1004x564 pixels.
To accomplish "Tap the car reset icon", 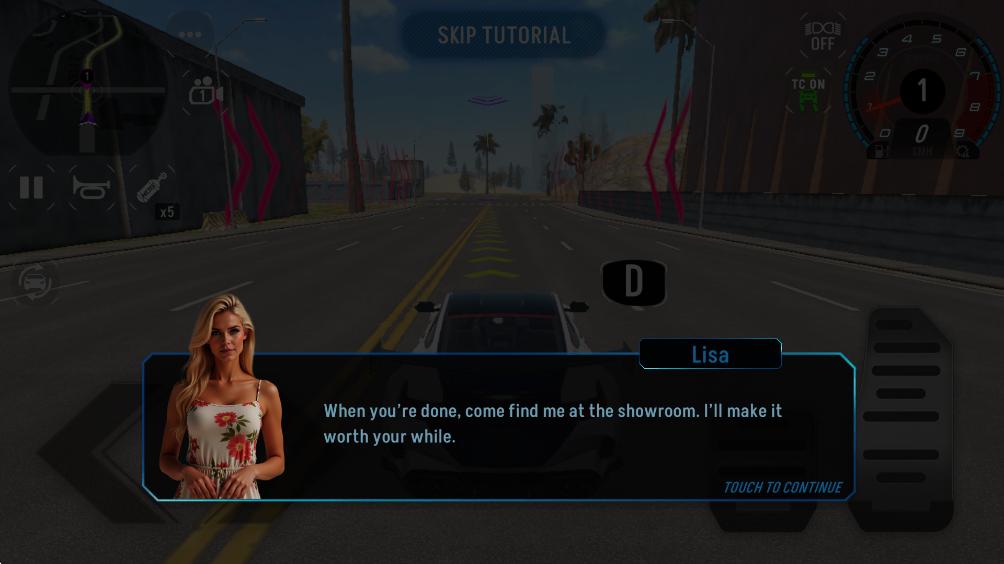I will point(36,284).
